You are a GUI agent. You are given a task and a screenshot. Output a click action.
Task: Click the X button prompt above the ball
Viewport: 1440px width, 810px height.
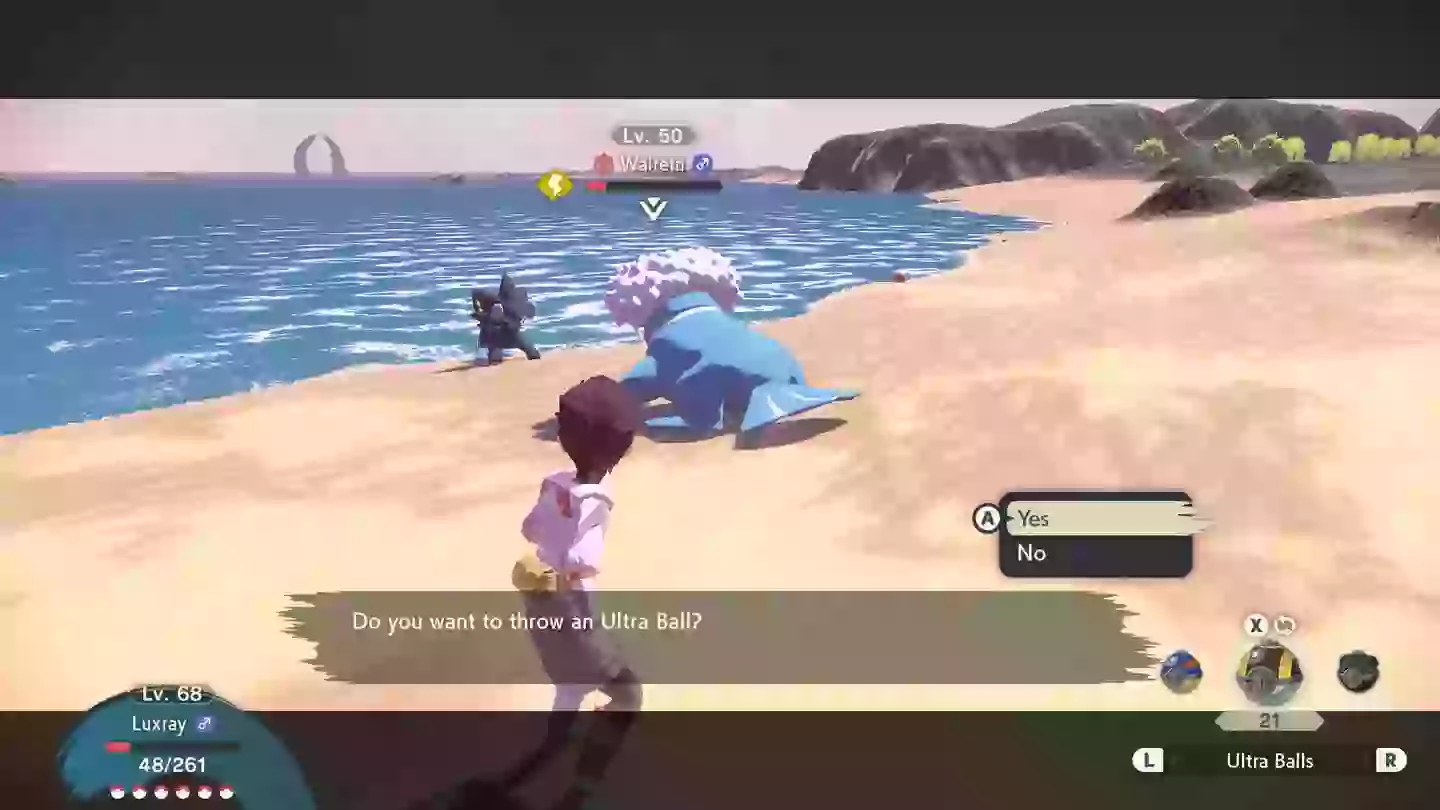click(x=1255, y=625)
